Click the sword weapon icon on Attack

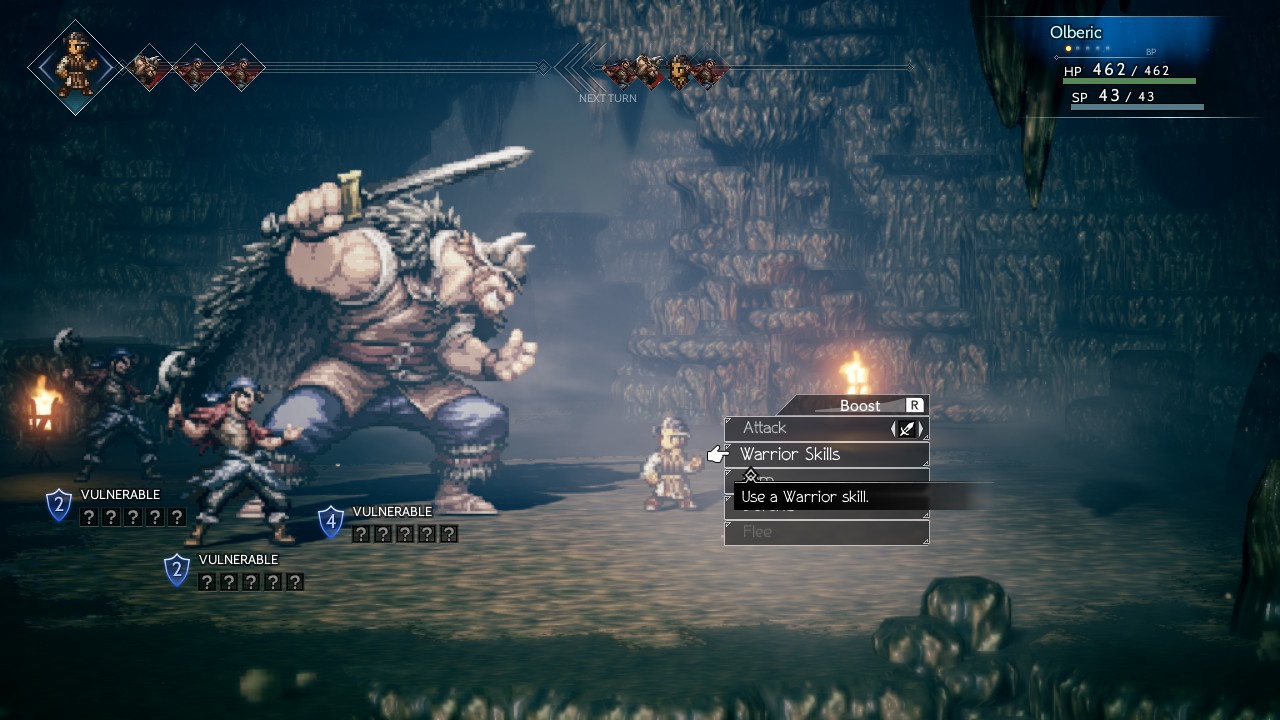point(907,429)
